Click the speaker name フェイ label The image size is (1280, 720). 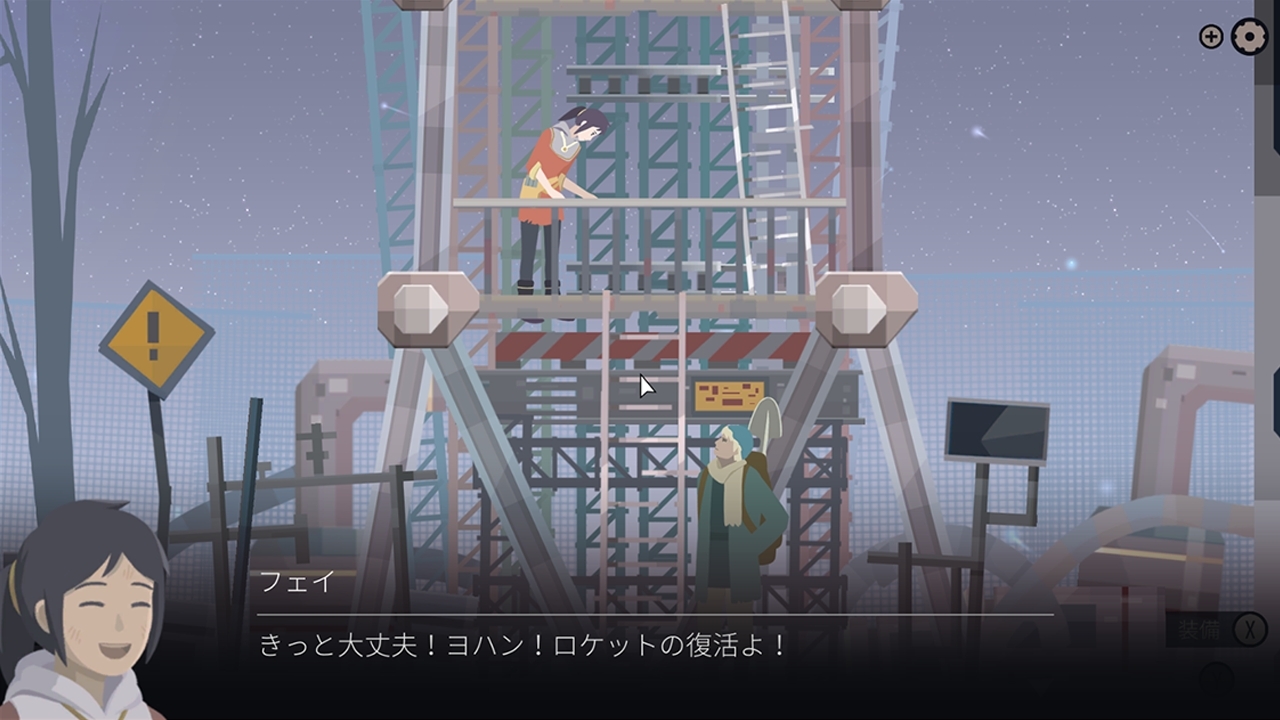point(297,582)
